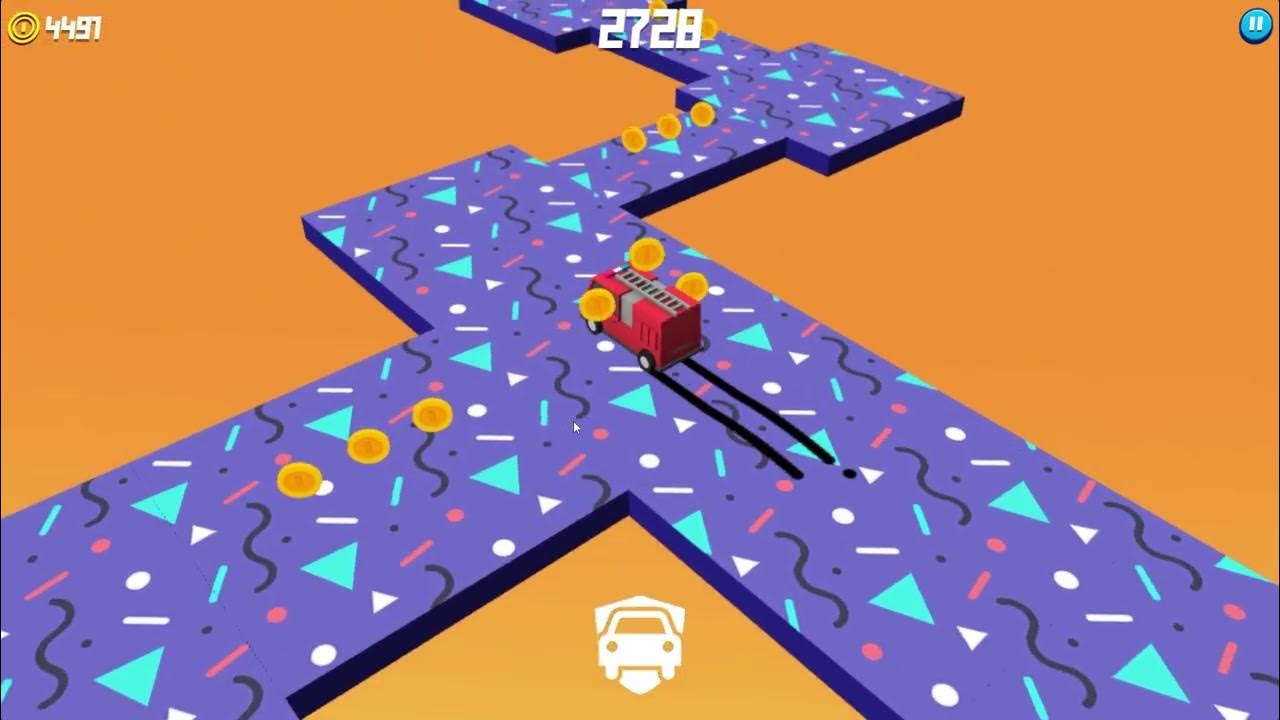Click the mouse cursor location on the track
This screenshot has width=1280, height=720.
575,427
